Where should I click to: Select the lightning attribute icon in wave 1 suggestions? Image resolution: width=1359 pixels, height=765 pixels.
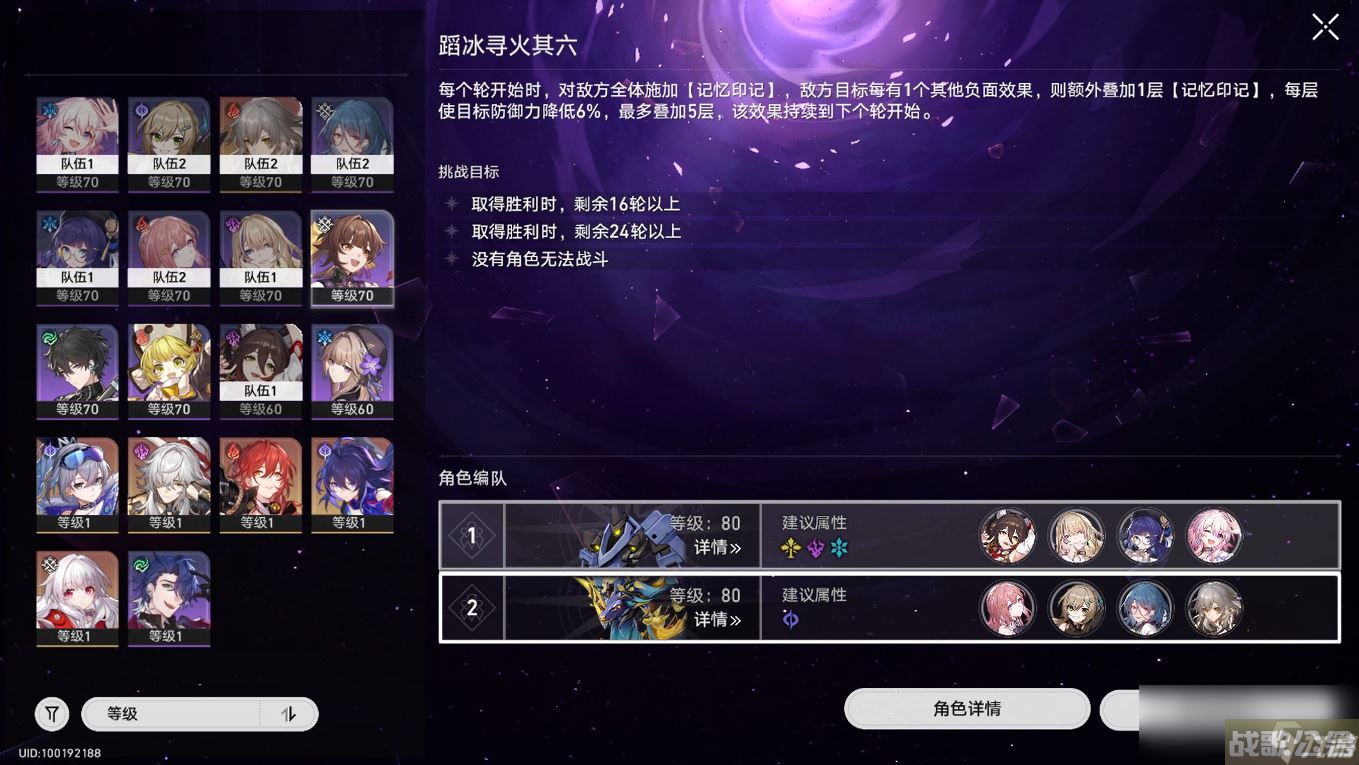tap(815, 547)
